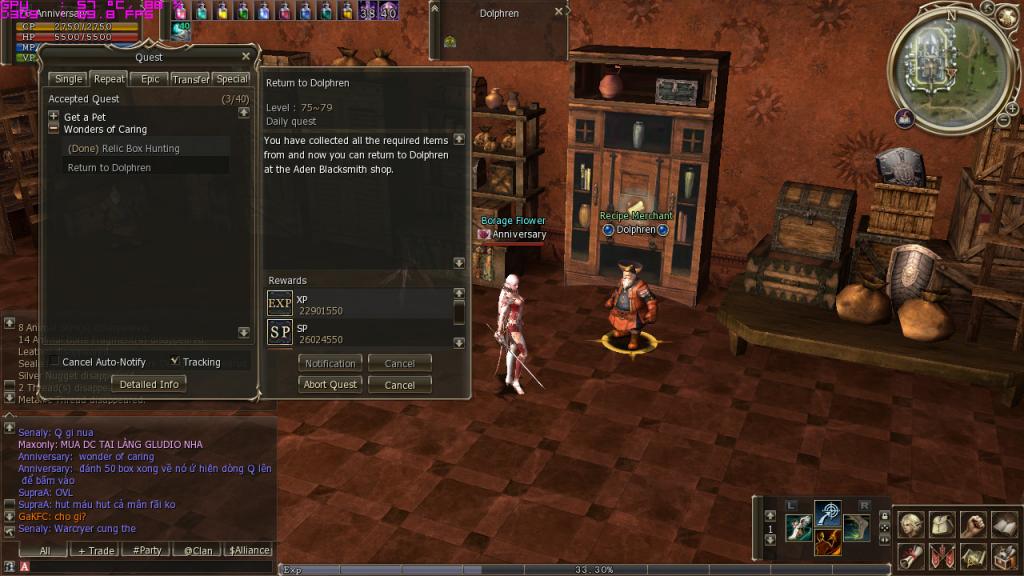The width and height of the screenshot is (1024, 576).
Task: Close the Quest window
Action: (x=246, y=56)
